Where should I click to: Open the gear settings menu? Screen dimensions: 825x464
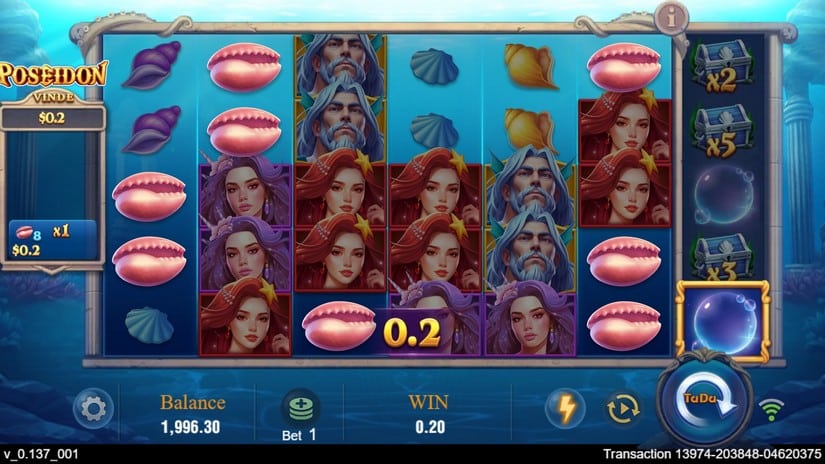tap(93, 408)
